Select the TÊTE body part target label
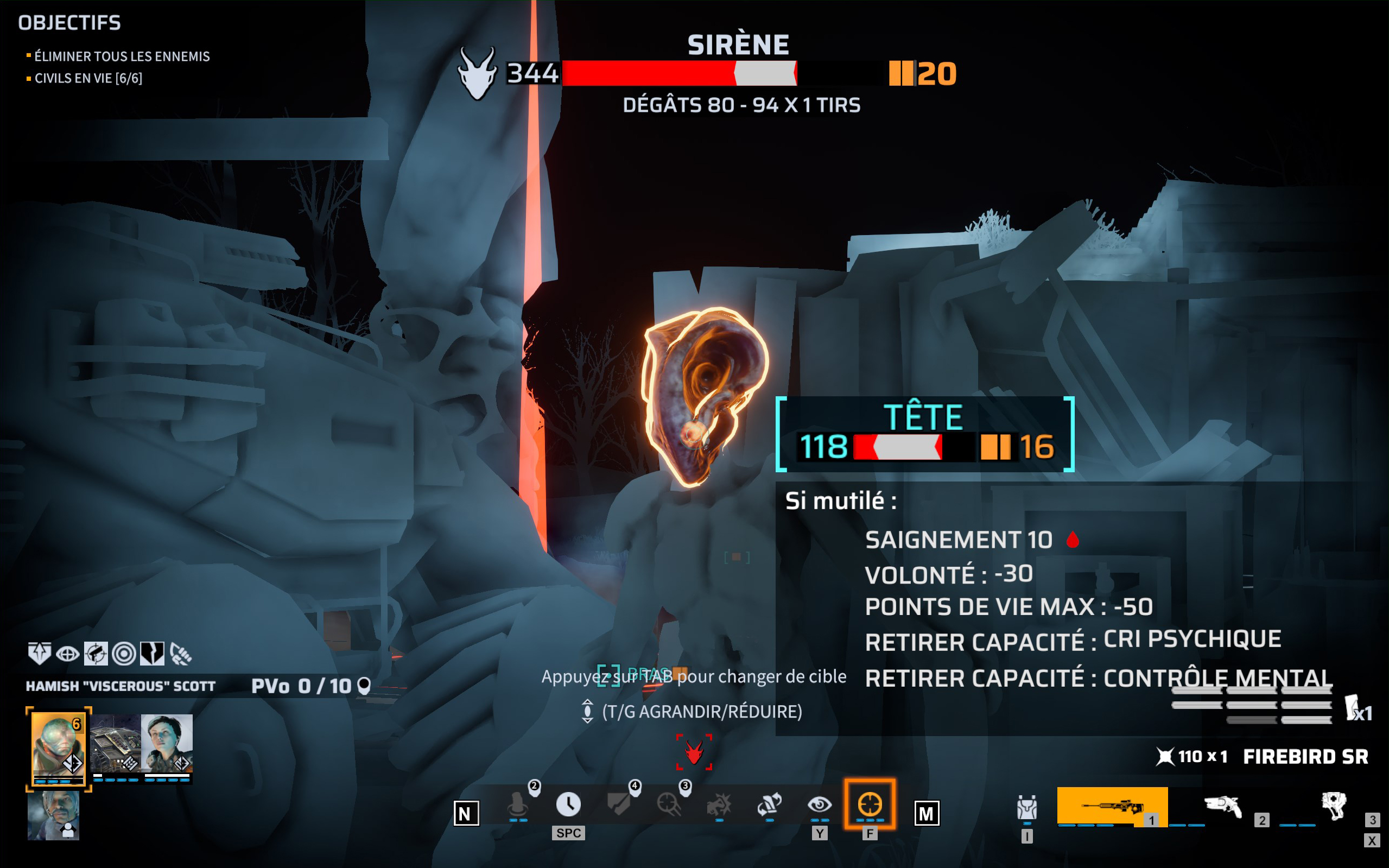Image resolution: width=1389 pixels, height=868 pixels. (923, 417)
